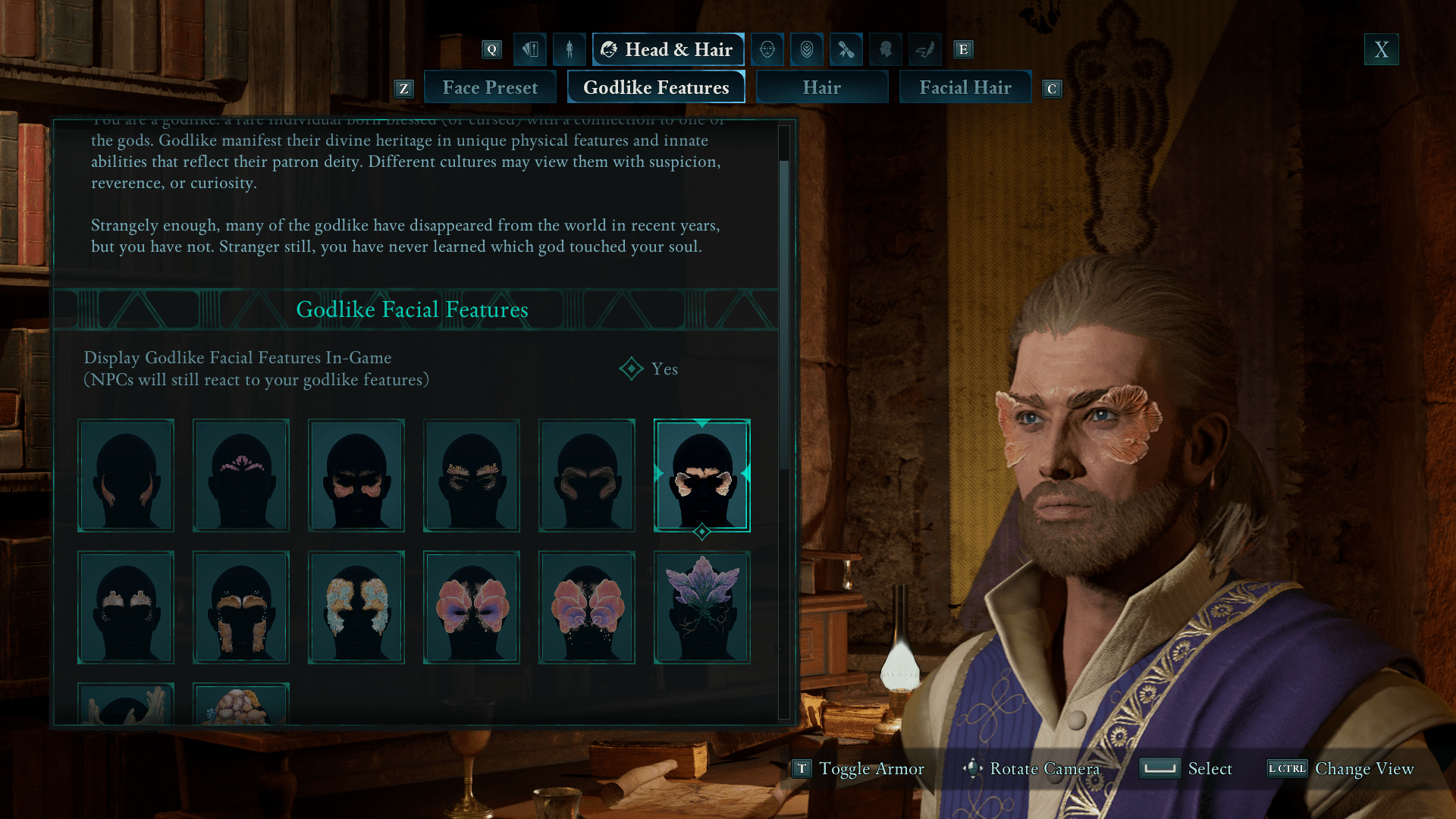Switch to the Facial Hair tab
1456x819 pixels.
click(x=965, y=86)
